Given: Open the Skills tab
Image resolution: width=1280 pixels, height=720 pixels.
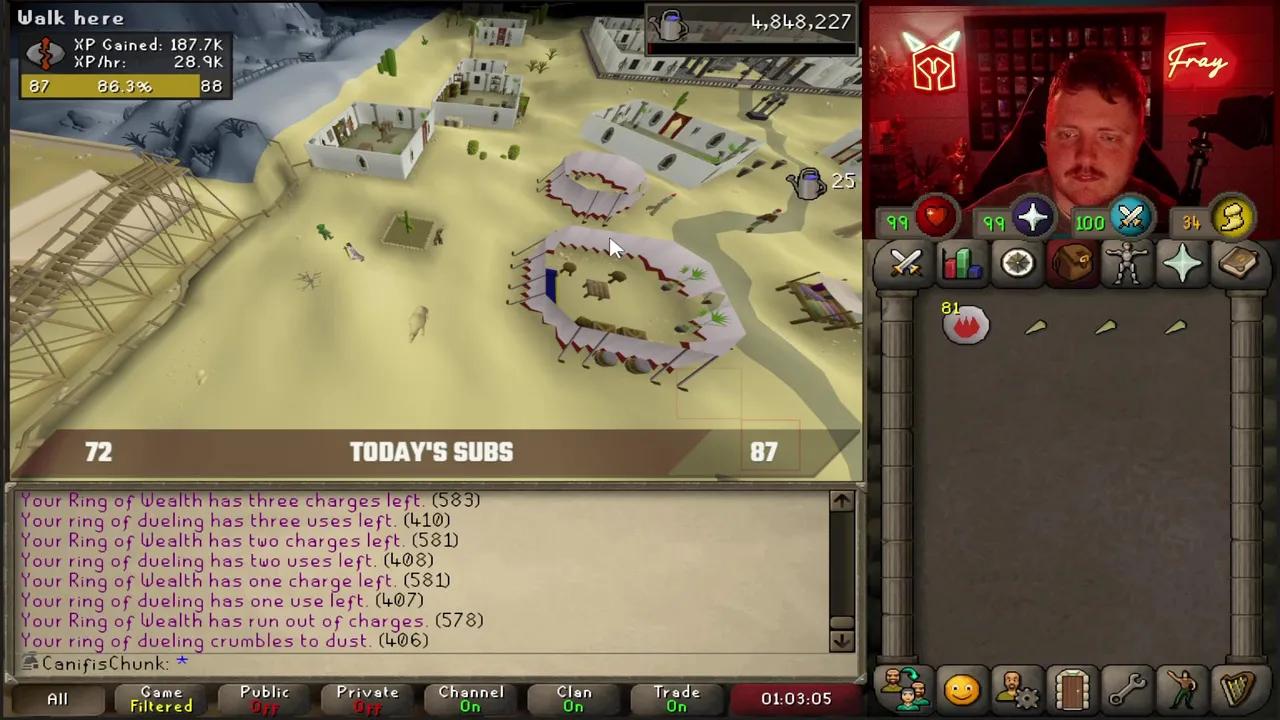Looking at the screenshot, I should (960, 262).
